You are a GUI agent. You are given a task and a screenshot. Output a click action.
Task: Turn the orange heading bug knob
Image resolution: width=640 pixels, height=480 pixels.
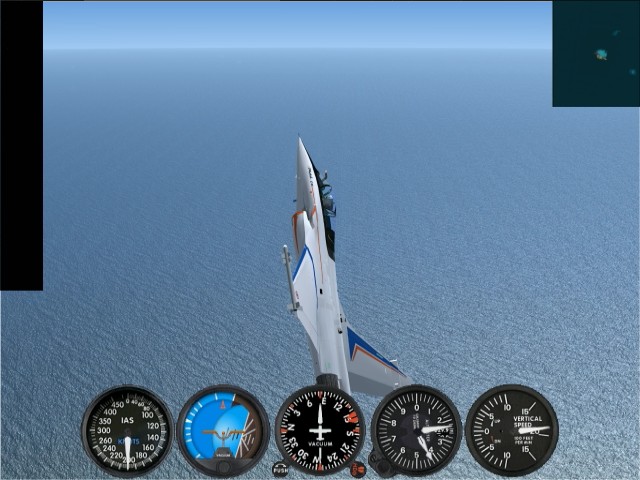(x=358, y=468)
